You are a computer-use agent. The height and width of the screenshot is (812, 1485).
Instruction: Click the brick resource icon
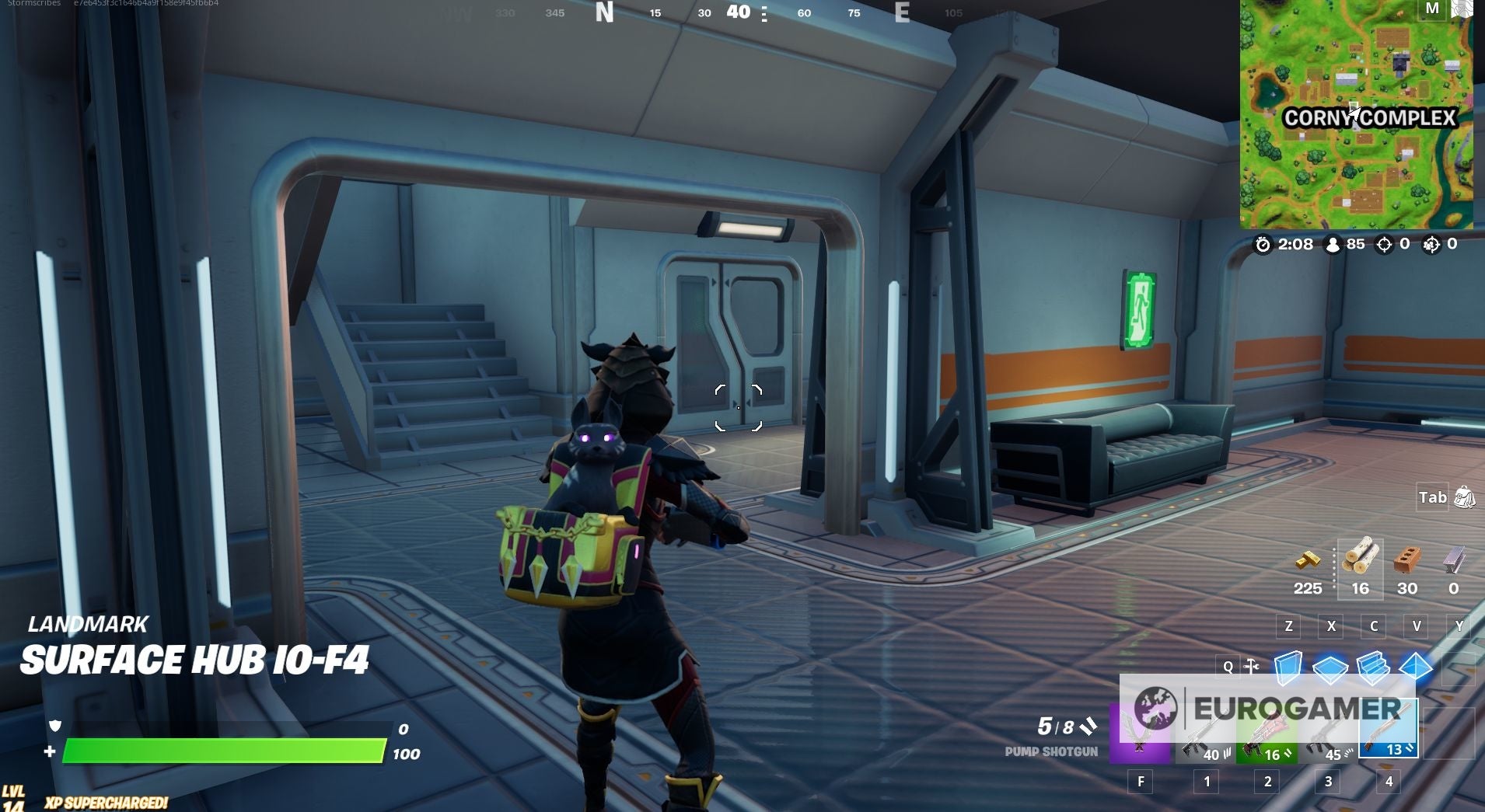pyautogui.click(x=1408, y=559)
